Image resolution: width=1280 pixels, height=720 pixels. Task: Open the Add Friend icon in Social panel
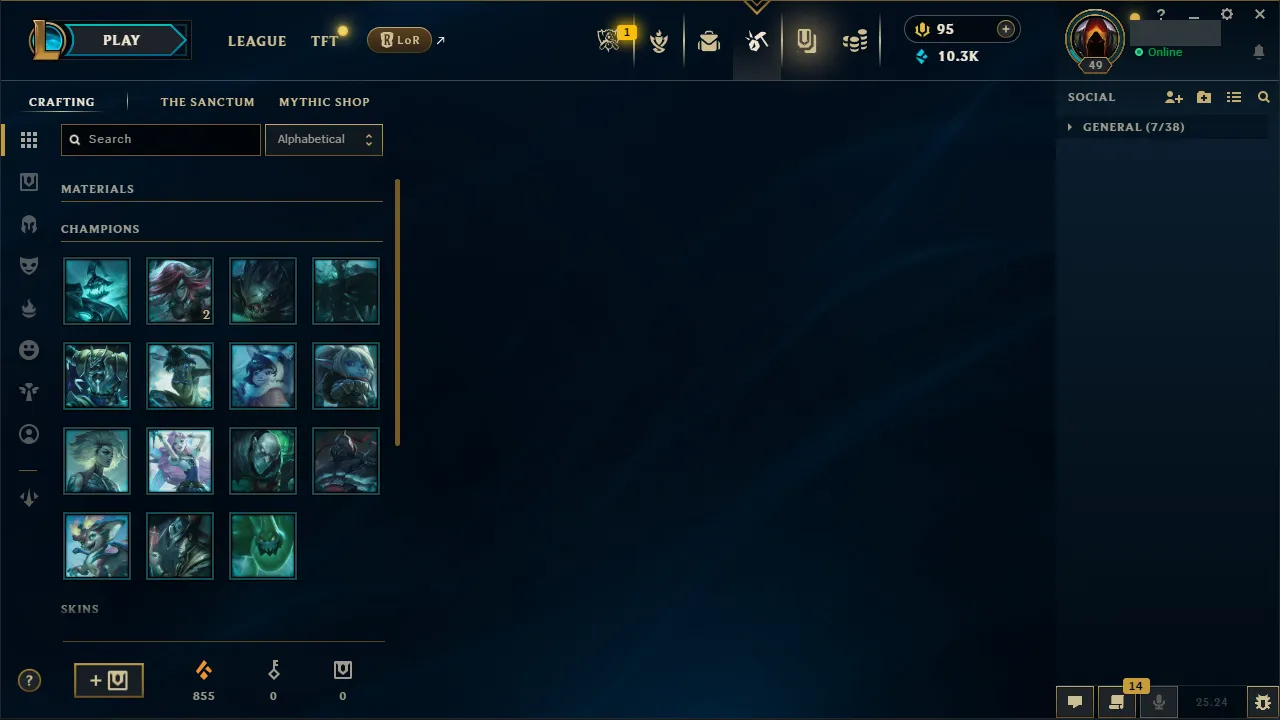(x=1173, y=97)
